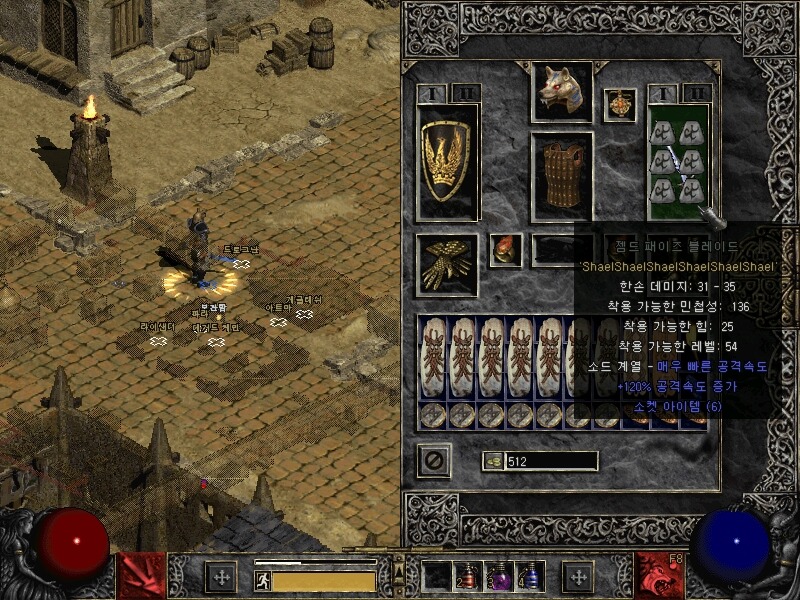Toggle the run/walk button
The height and width of the screenshot is (600, 800).
click(x=262, y=580)
